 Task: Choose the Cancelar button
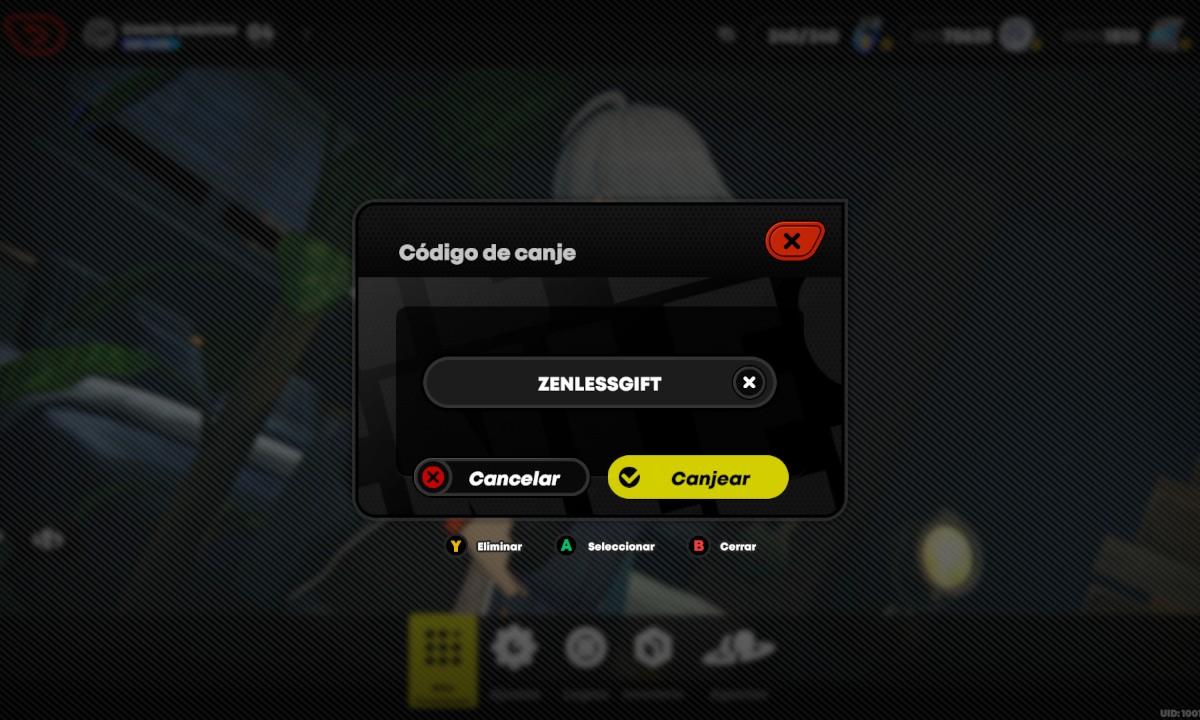(502, 478)
